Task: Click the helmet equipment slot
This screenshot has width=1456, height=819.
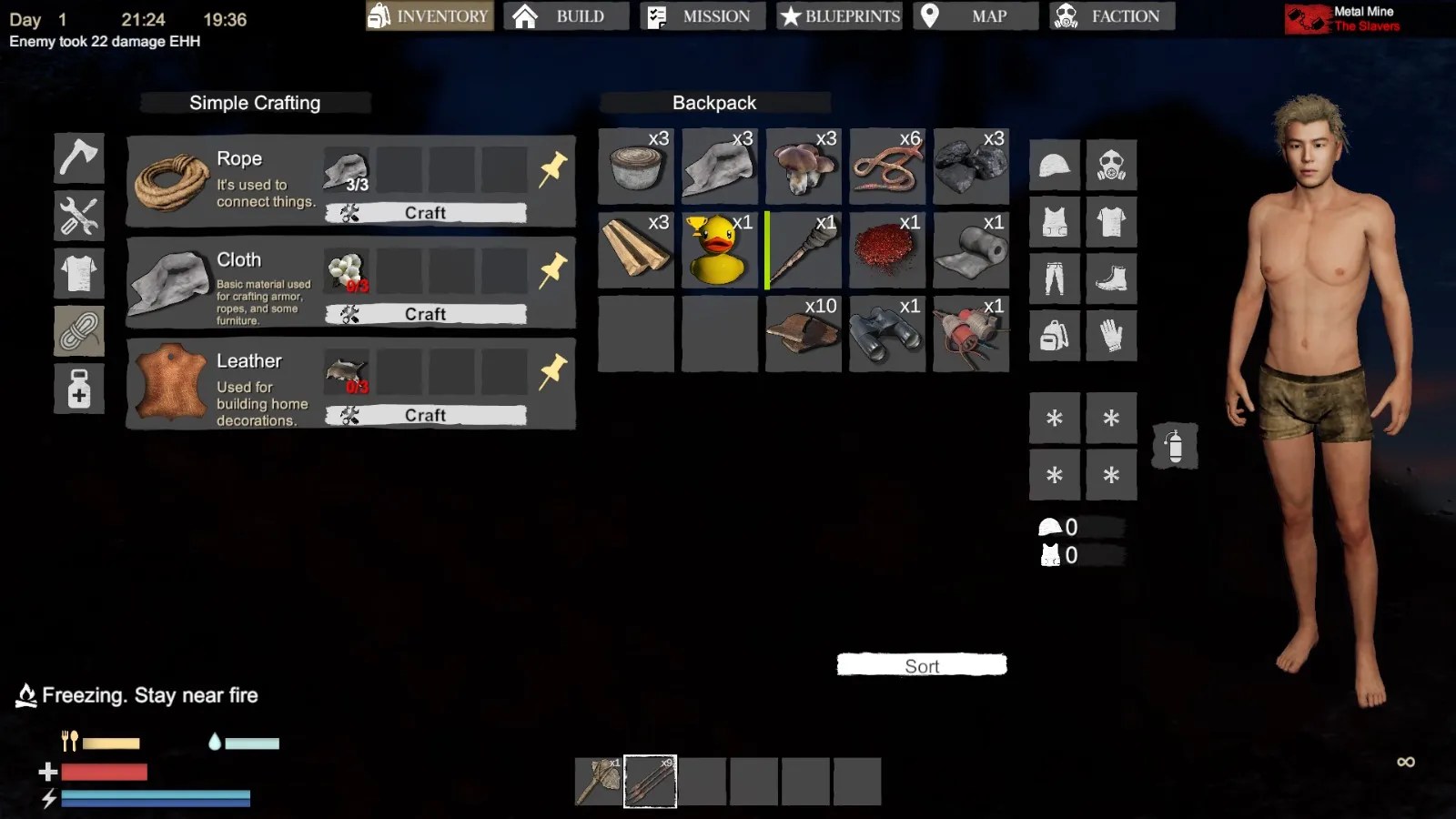Action: (x=1054, y=165)
